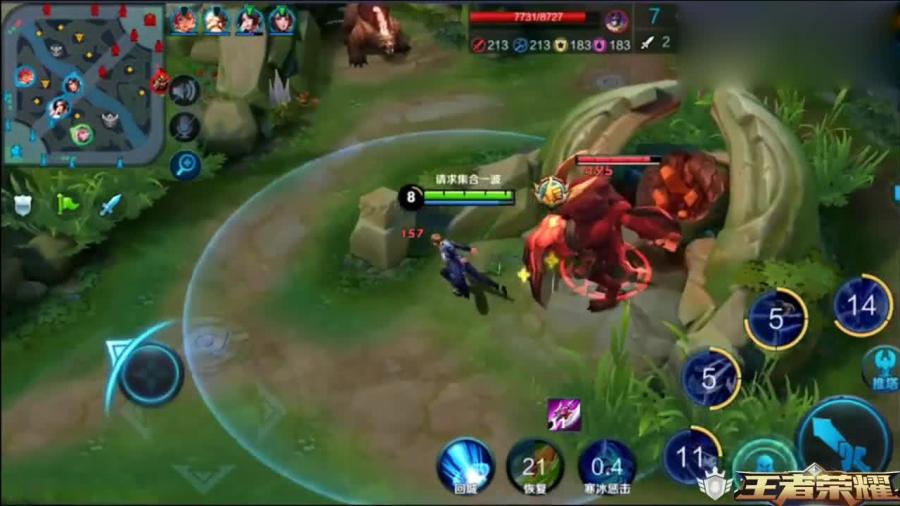The width and height of the screenshot is (900, 506).
Task: Send the green flag gather signal
Action: tap(67, 204)
